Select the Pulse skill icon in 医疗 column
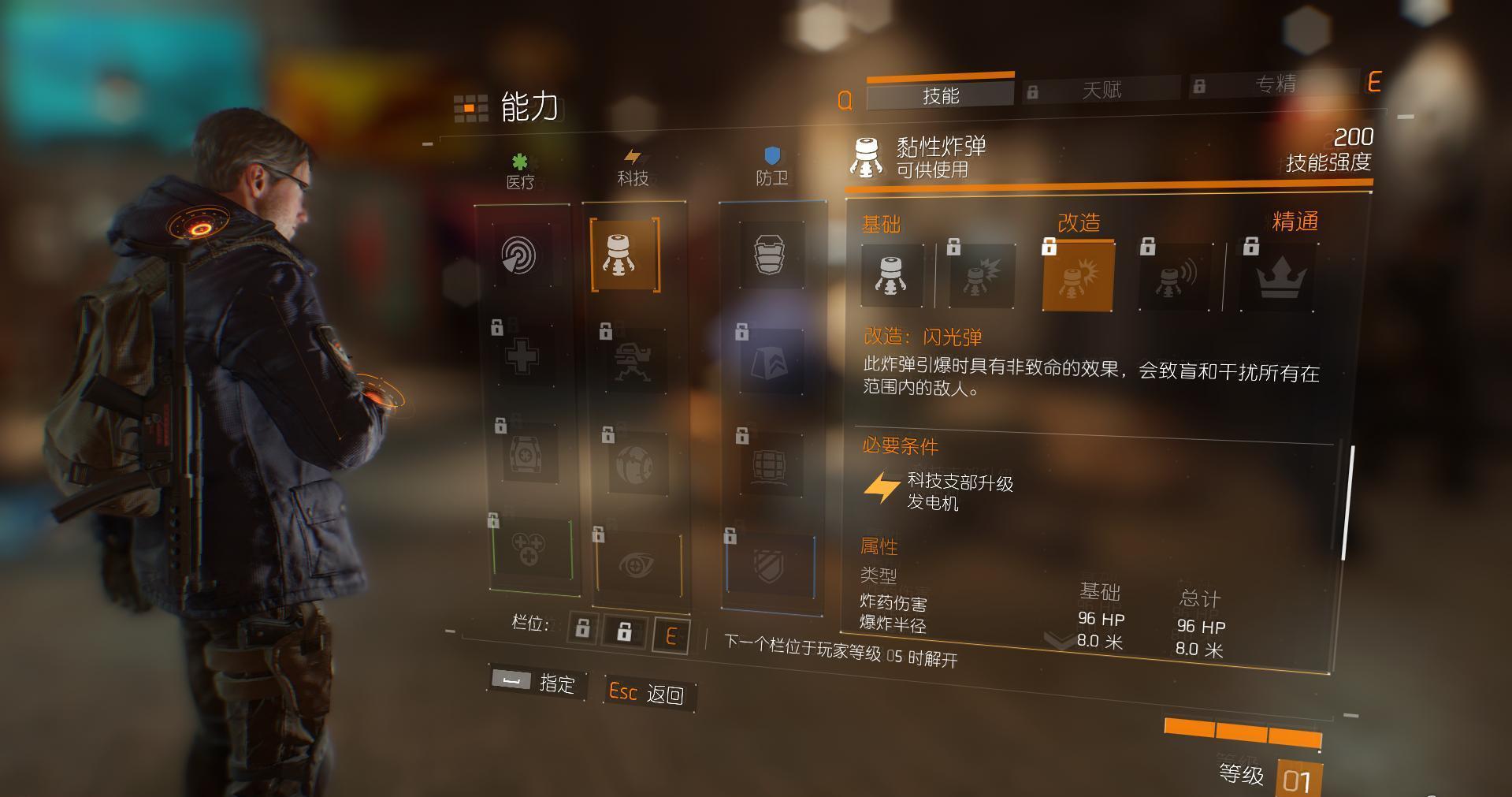This screenshot has height=797, width=1512. [521, 256]
